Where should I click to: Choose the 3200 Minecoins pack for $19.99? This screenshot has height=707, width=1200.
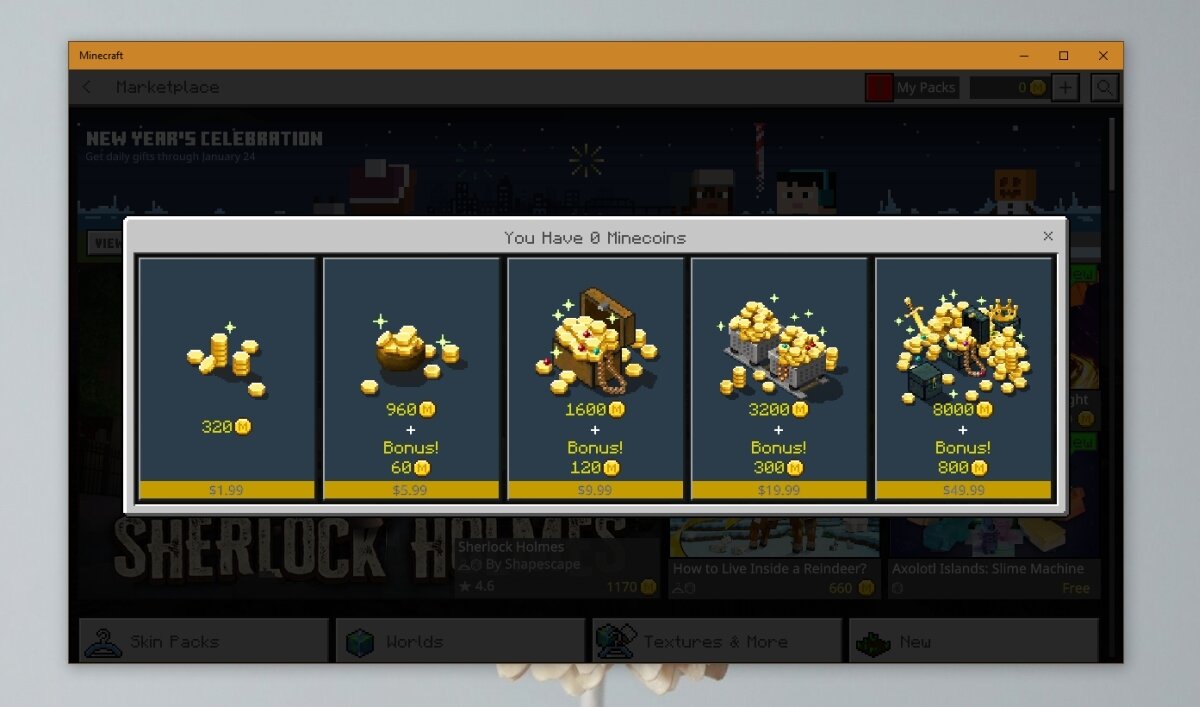point(779,378)
